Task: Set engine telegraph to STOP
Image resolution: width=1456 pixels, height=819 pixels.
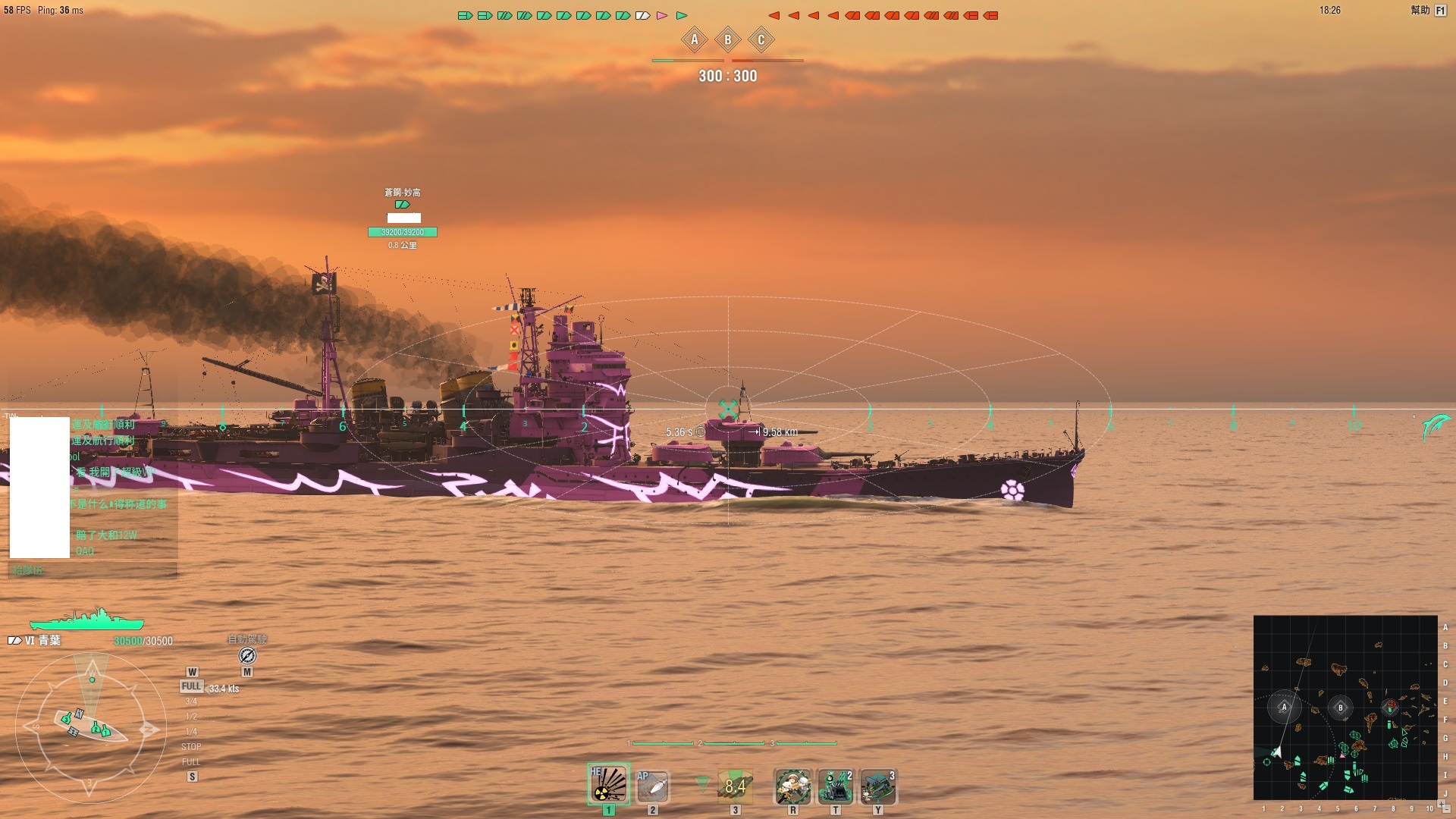Action: [191, 747]
